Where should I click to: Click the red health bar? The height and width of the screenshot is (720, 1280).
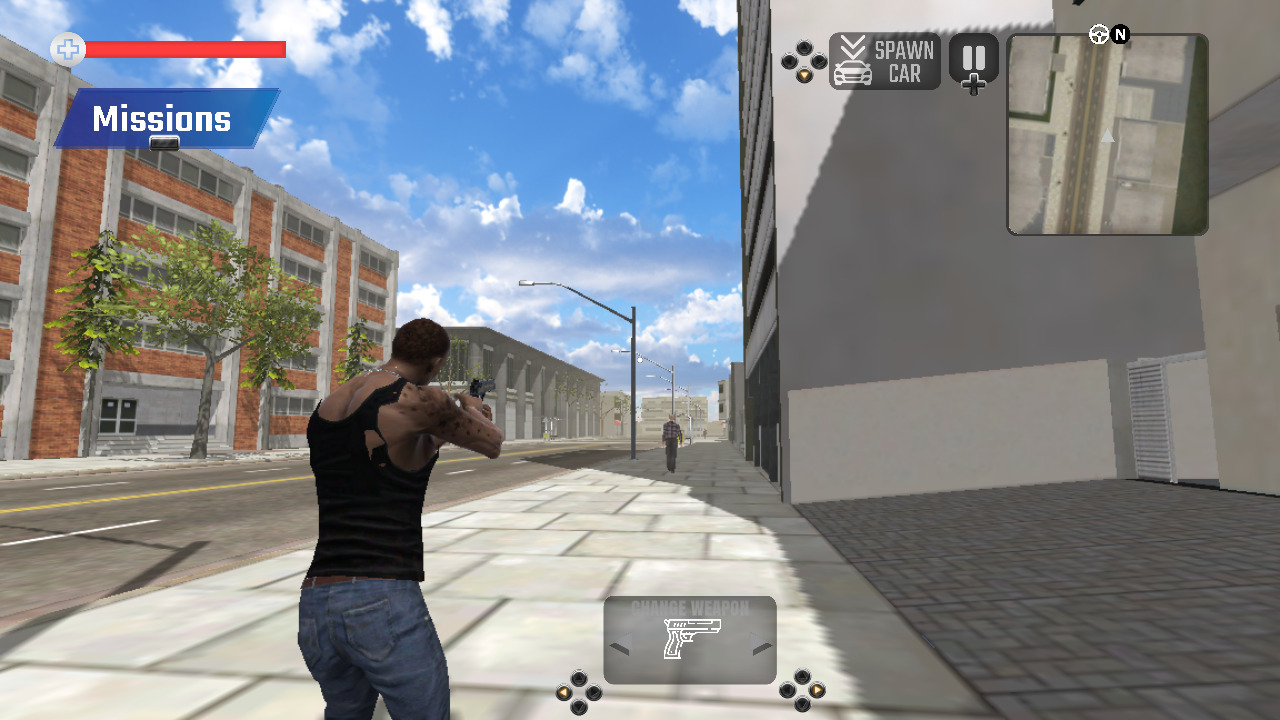[x=185, y=48]
